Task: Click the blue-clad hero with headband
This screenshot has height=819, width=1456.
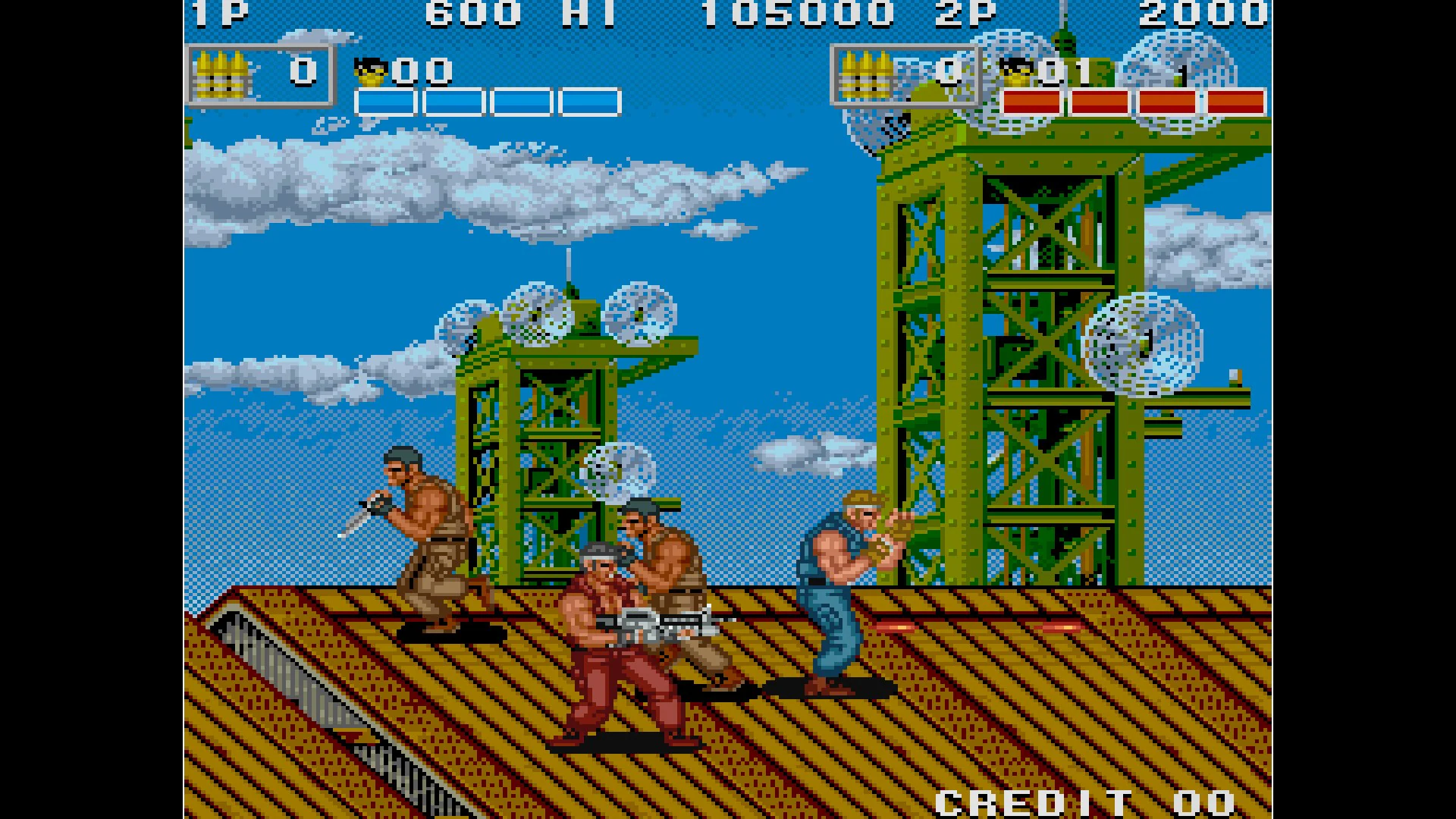Action: tap(842, 599)
